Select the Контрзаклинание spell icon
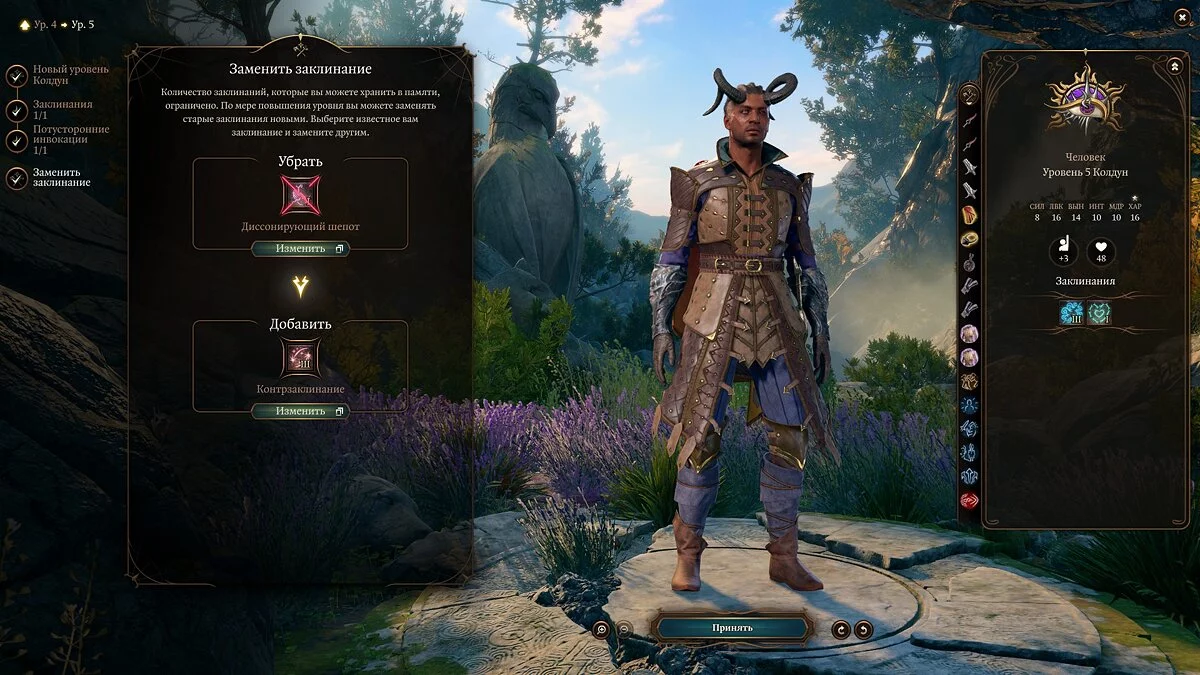This screenshot has height=675, width=1200. 300,358
